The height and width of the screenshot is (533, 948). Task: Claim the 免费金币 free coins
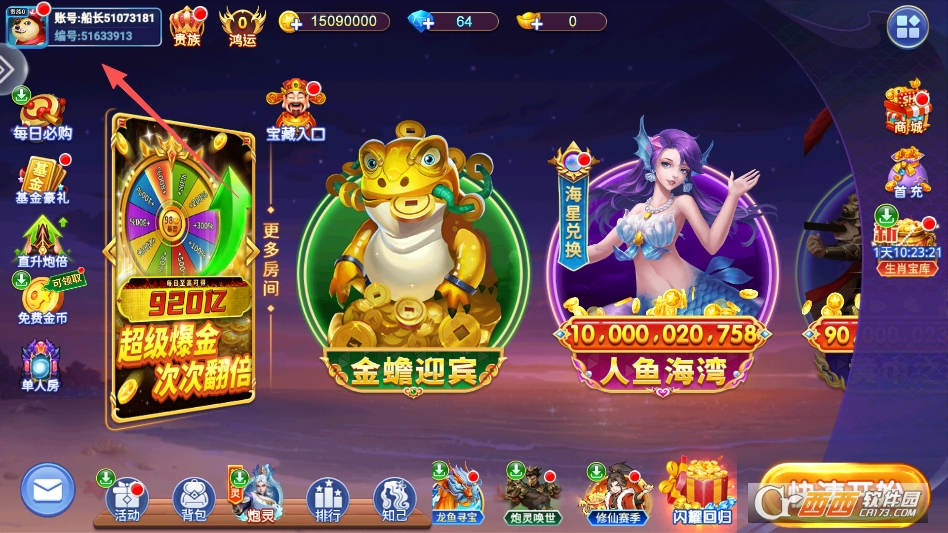coord(42,301)
